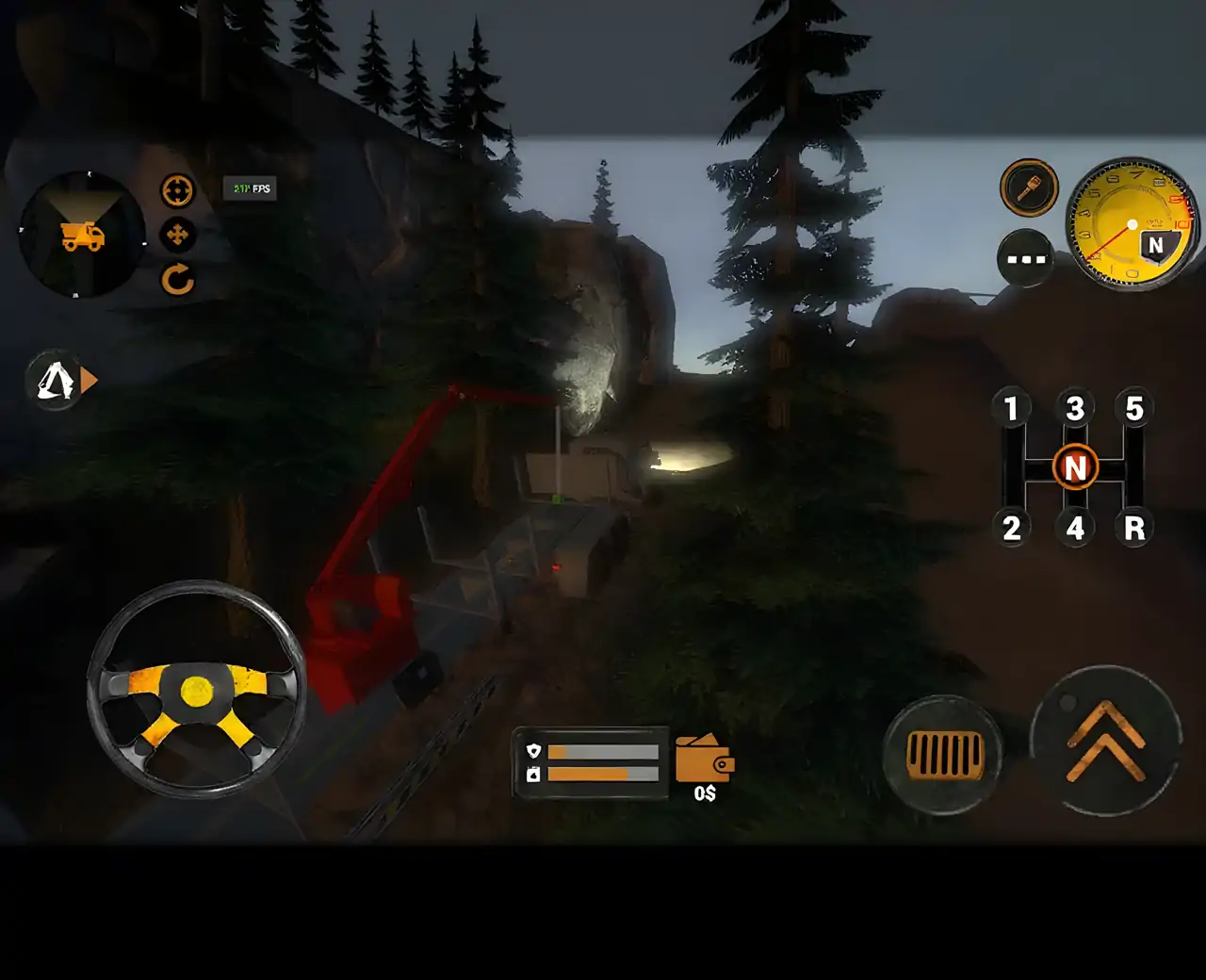Shift into second gear
The width and height of the screenshot is (1206, 980).
pos(1011,528)
